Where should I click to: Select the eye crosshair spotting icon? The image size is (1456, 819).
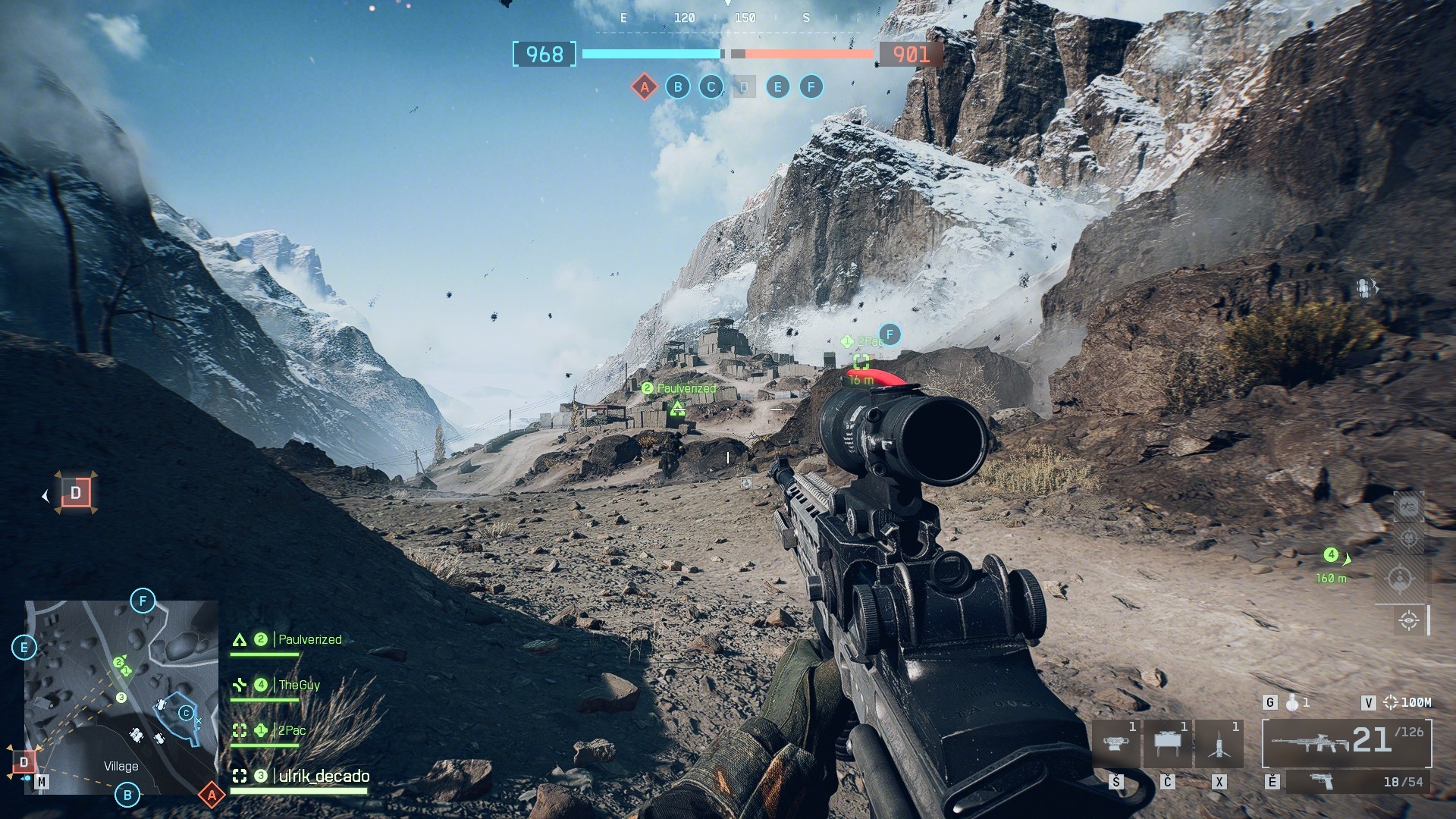[1409, 620]
